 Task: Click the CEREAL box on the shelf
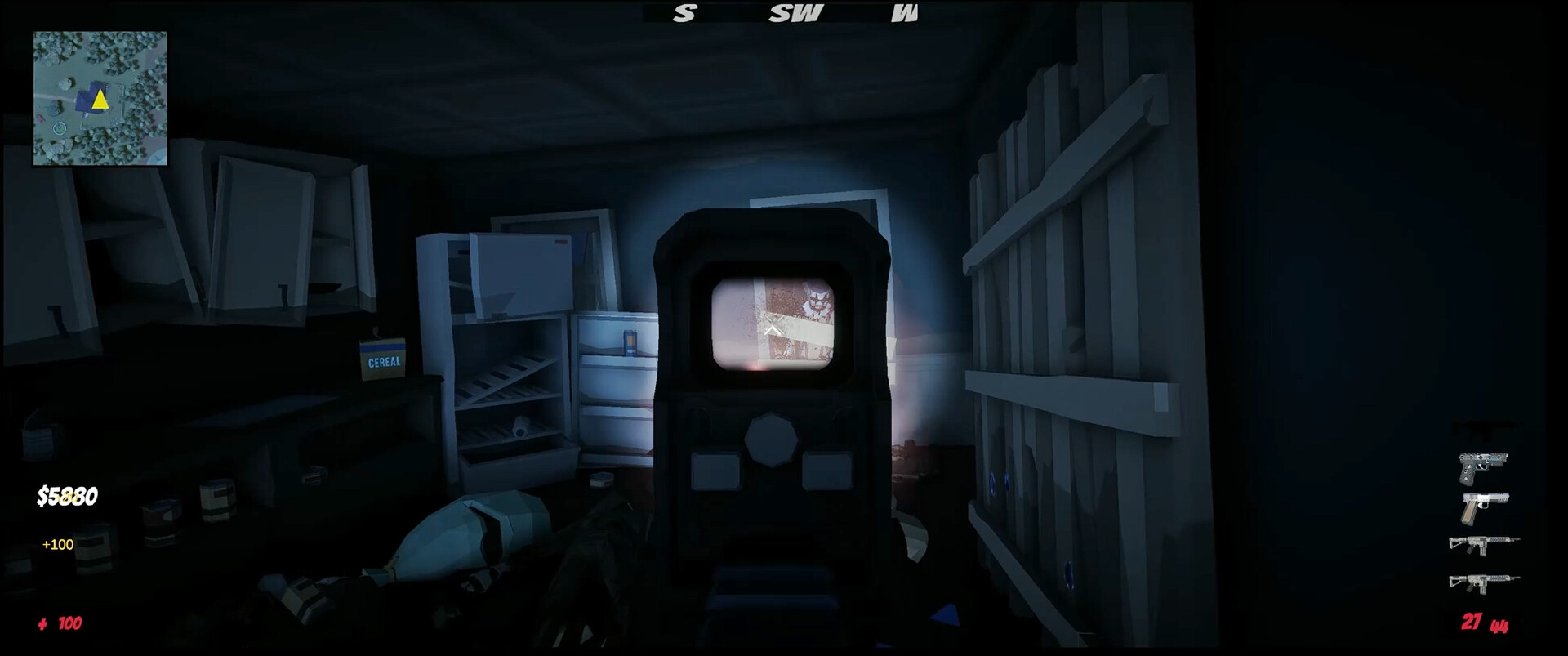pos(384,358)
